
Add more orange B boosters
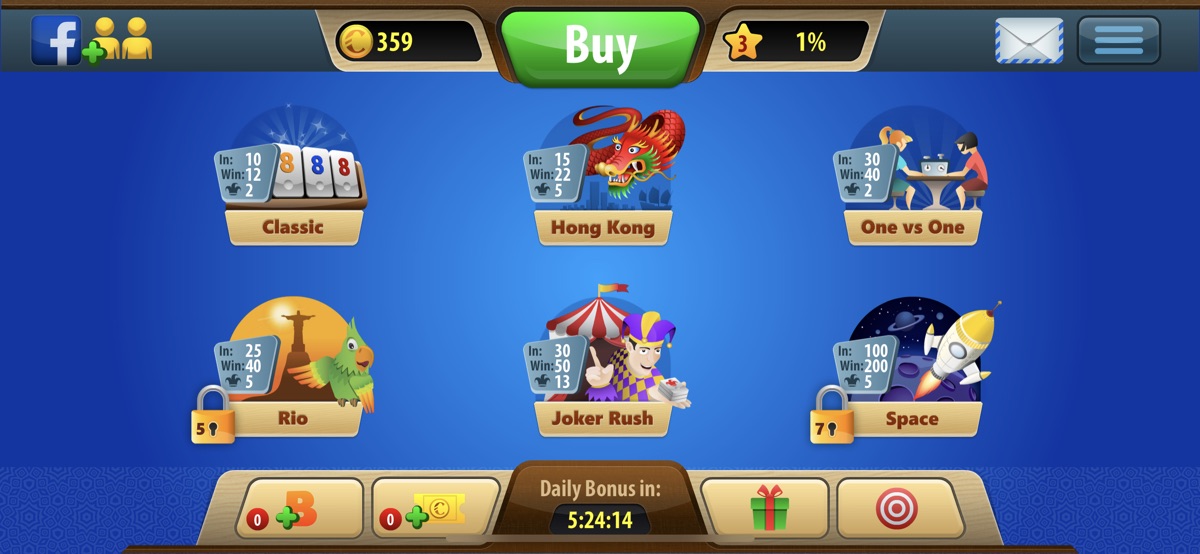pos(299,509)
